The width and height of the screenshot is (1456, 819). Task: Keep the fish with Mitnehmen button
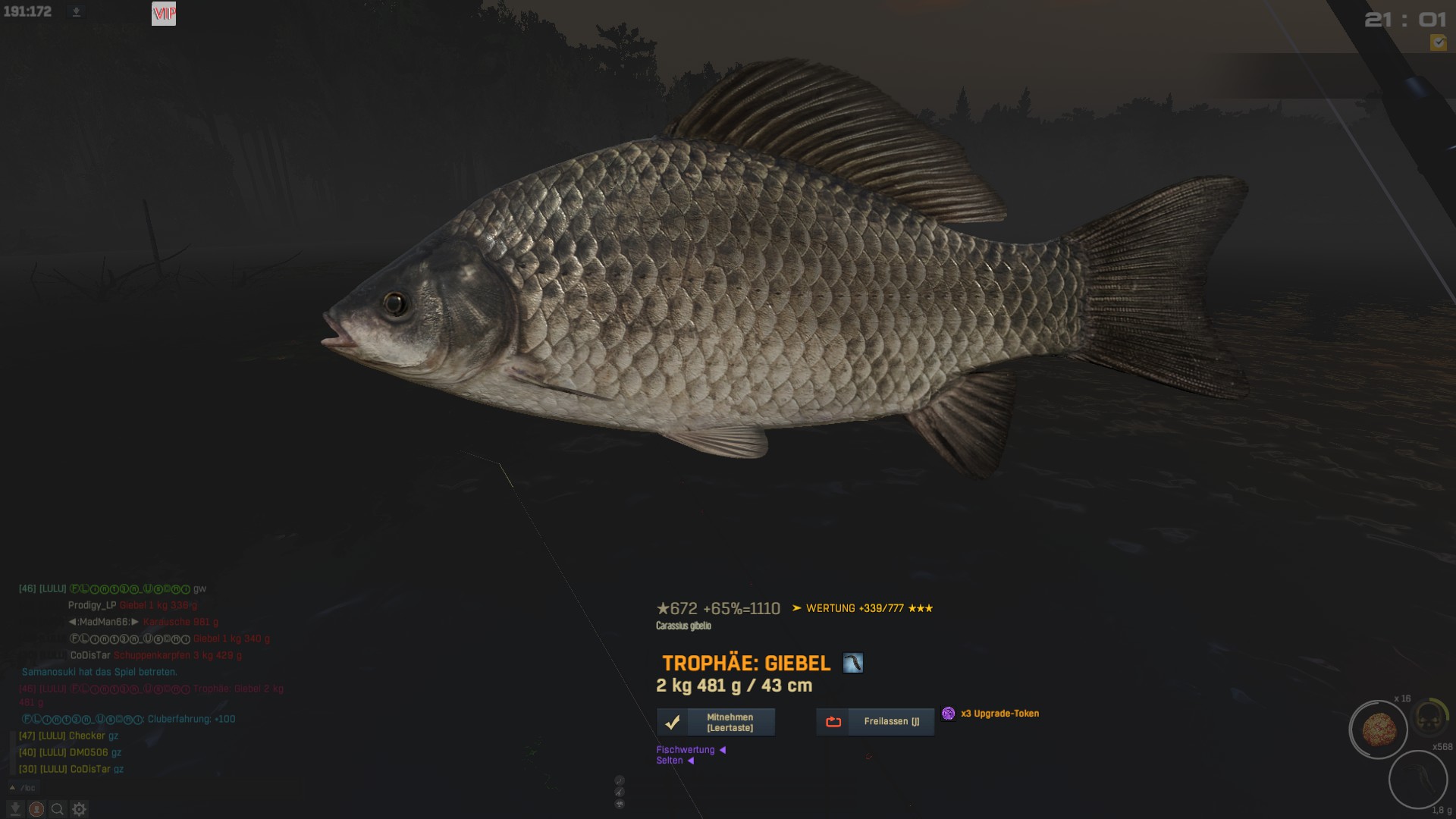pyautogui.click(x=716, y=722)
